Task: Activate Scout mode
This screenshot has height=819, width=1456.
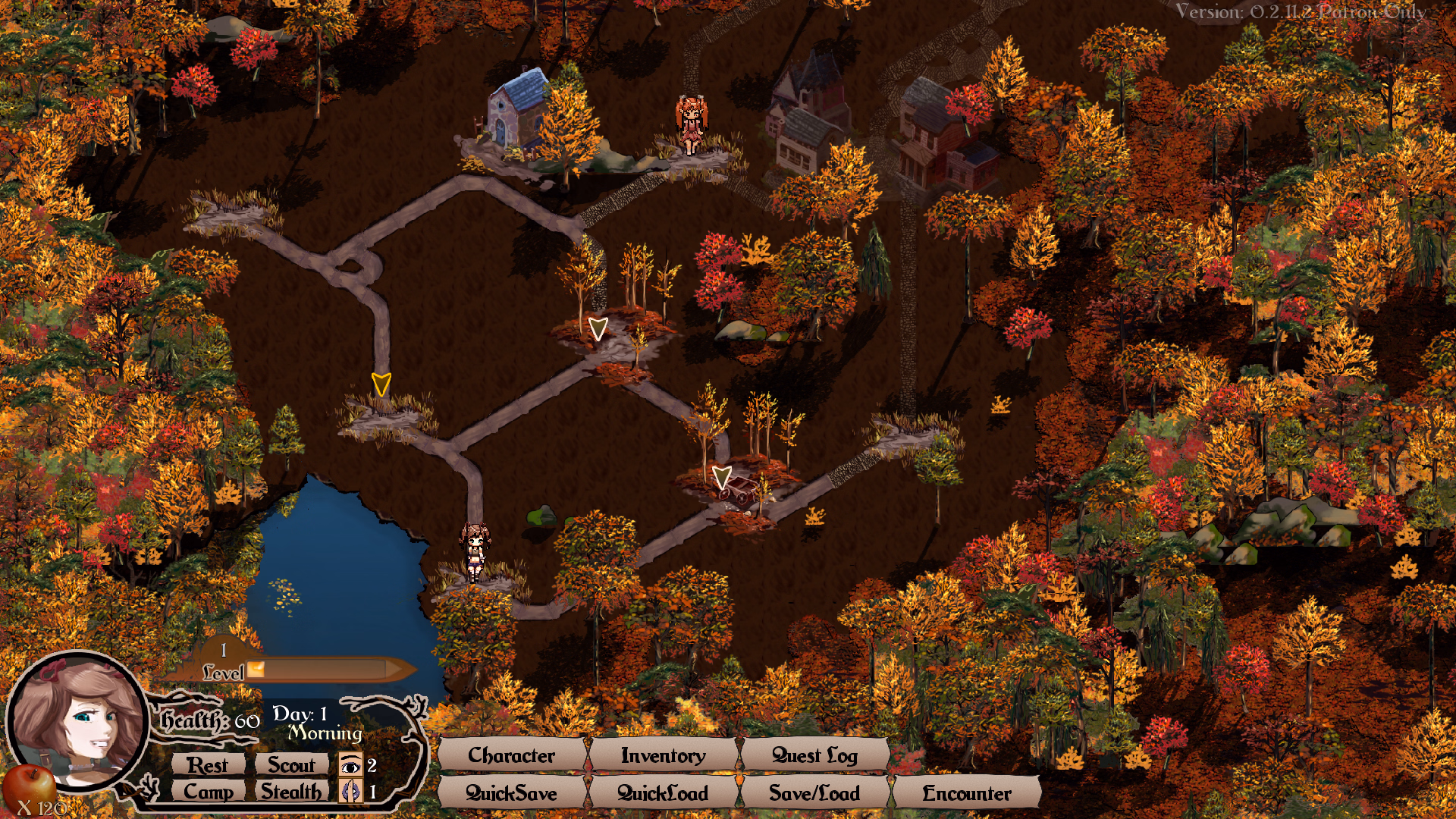Action: pos(292,765)
